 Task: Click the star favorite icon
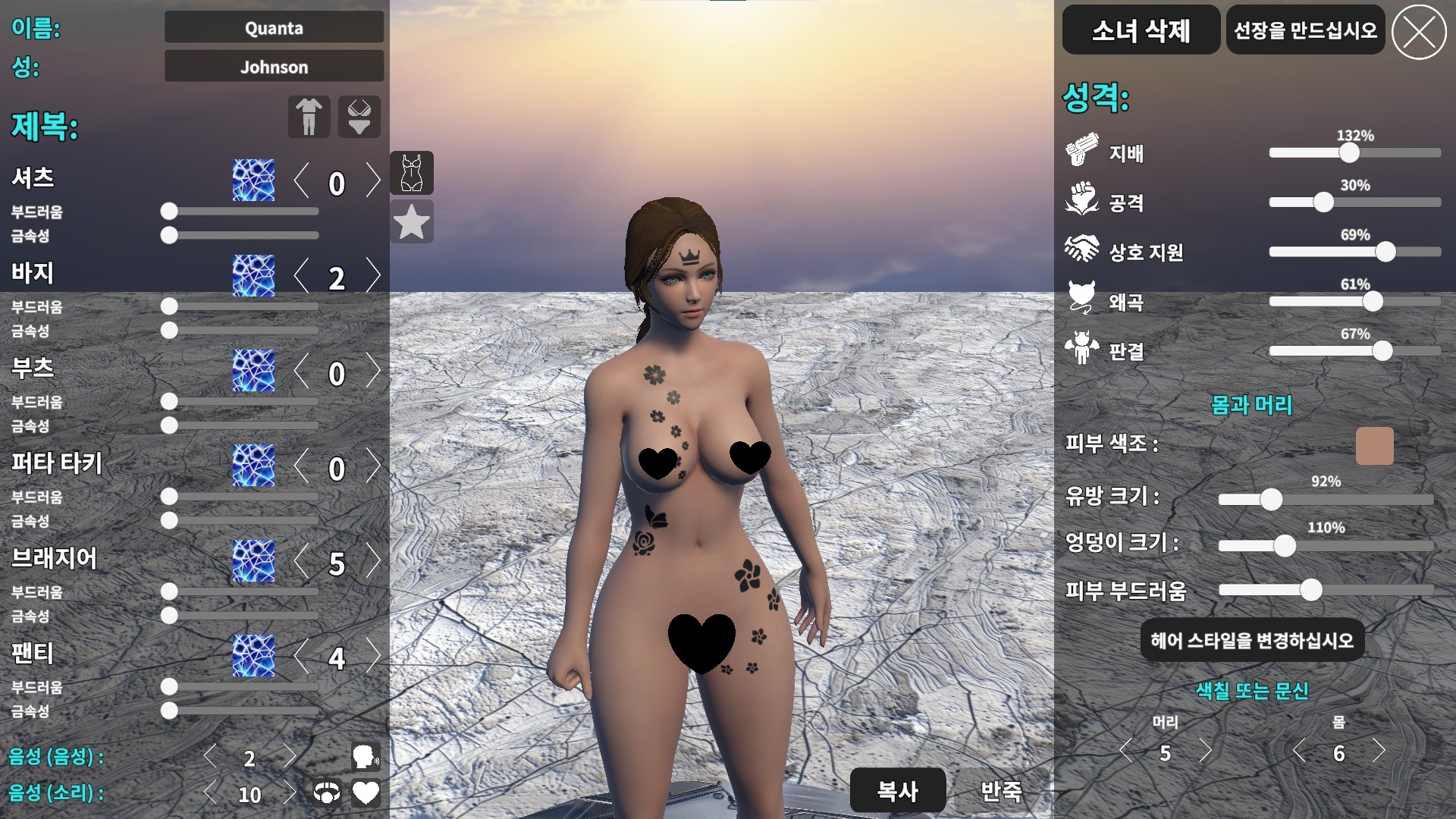[x=412, y=222]
